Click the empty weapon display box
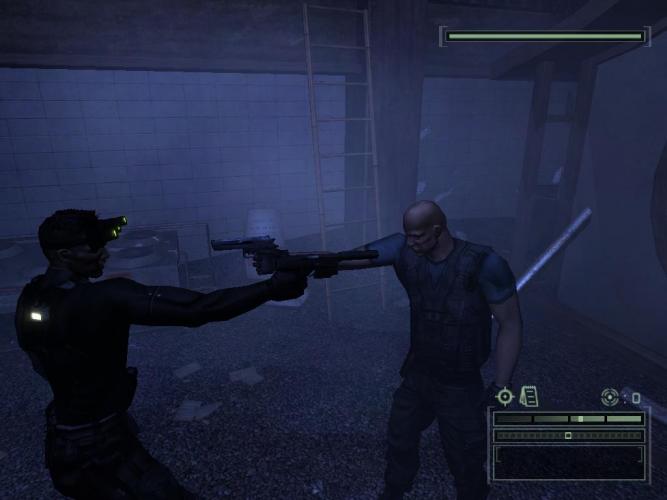Image resolution: width=667 pixels, height=500 pixels. pos(568,461)
